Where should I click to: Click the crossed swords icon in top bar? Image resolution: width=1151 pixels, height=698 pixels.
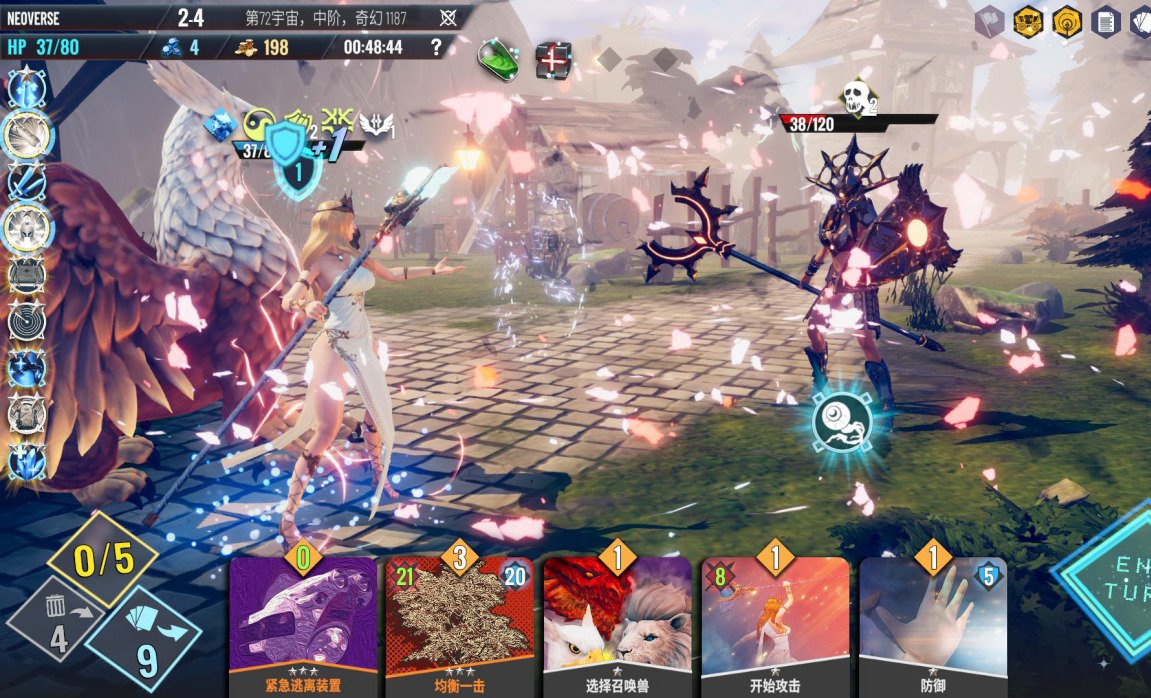coord(449,18)
